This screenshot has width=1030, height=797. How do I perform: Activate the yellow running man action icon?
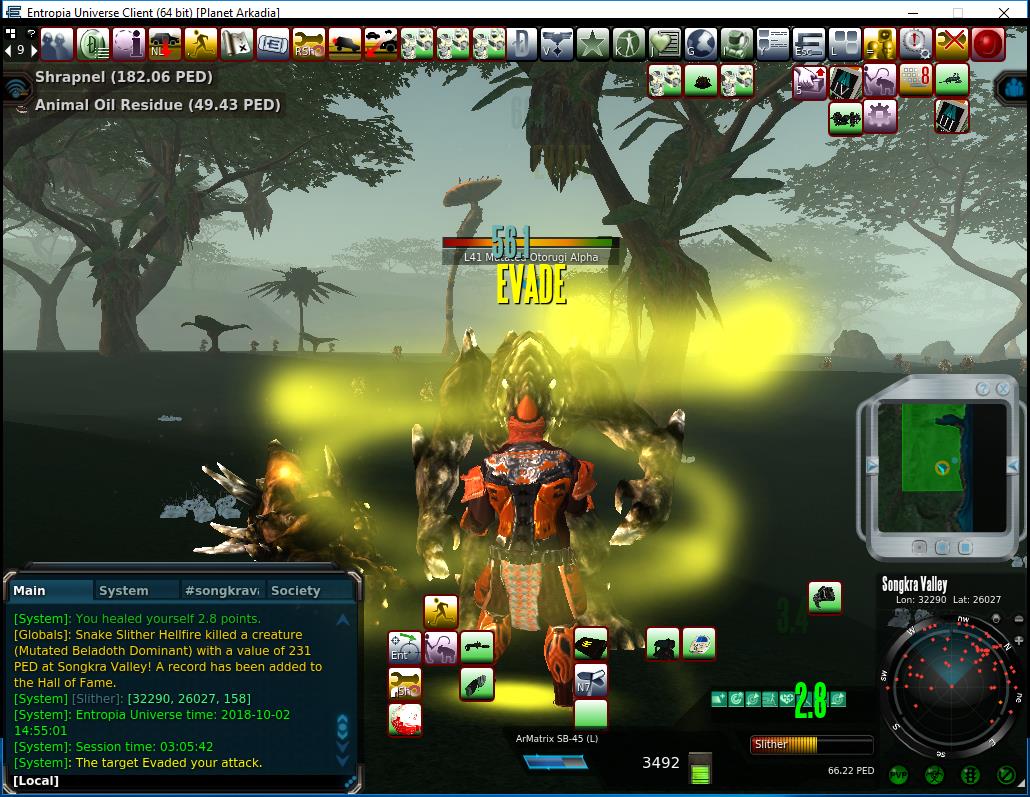(440, 611)
